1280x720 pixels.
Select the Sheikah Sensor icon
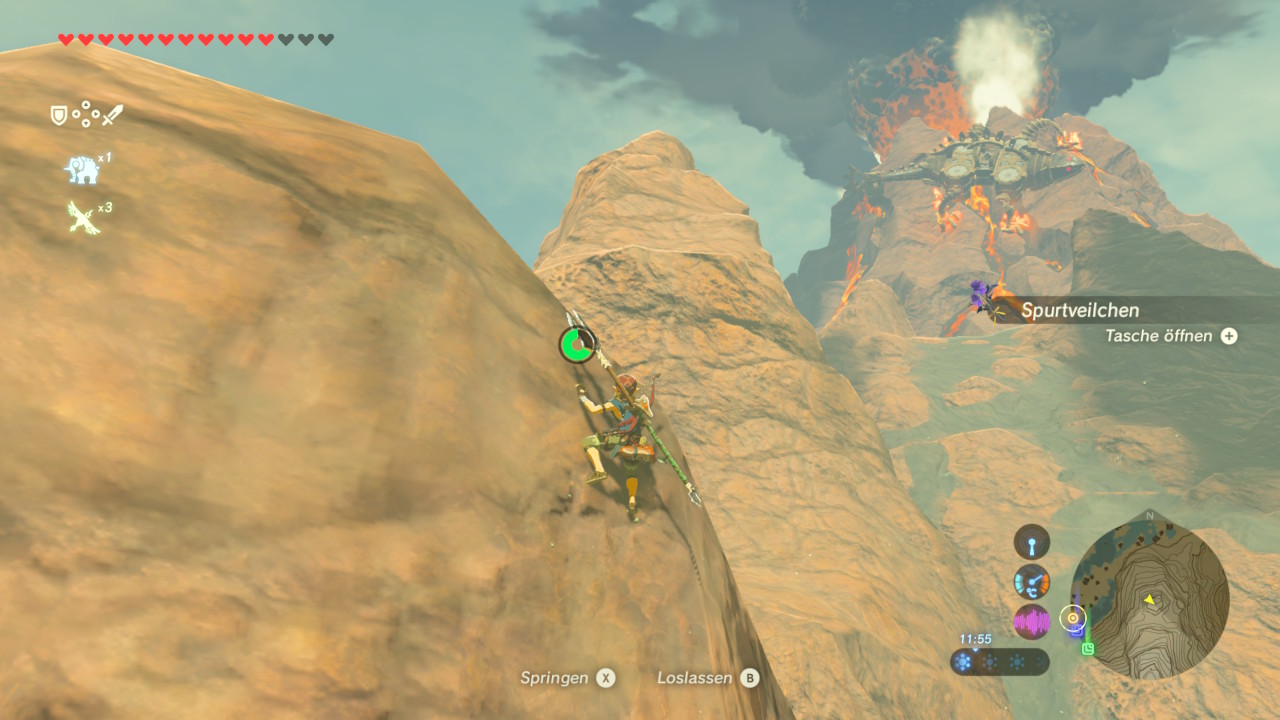click(1032, 543)
